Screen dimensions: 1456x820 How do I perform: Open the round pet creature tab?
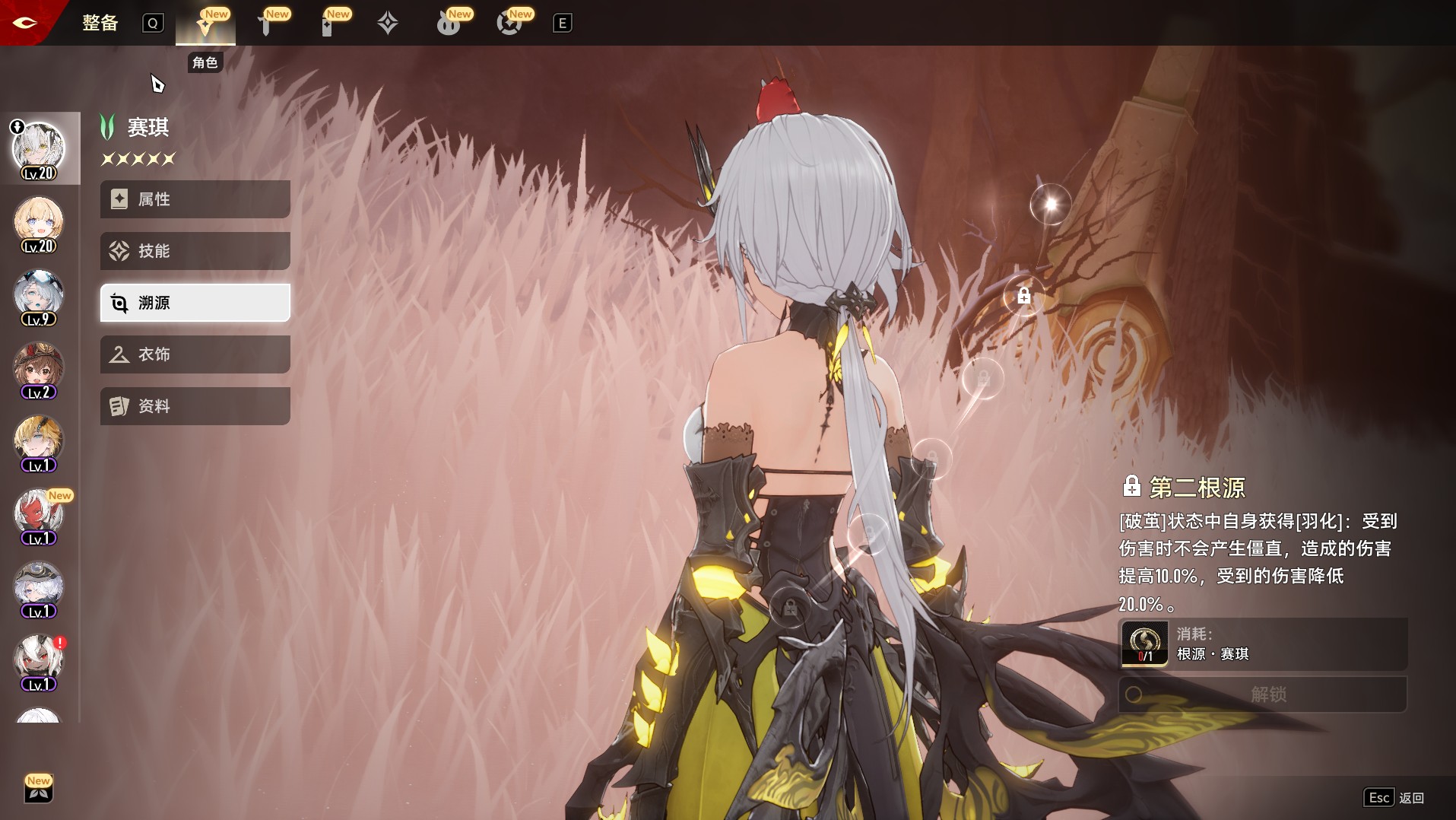449,24
